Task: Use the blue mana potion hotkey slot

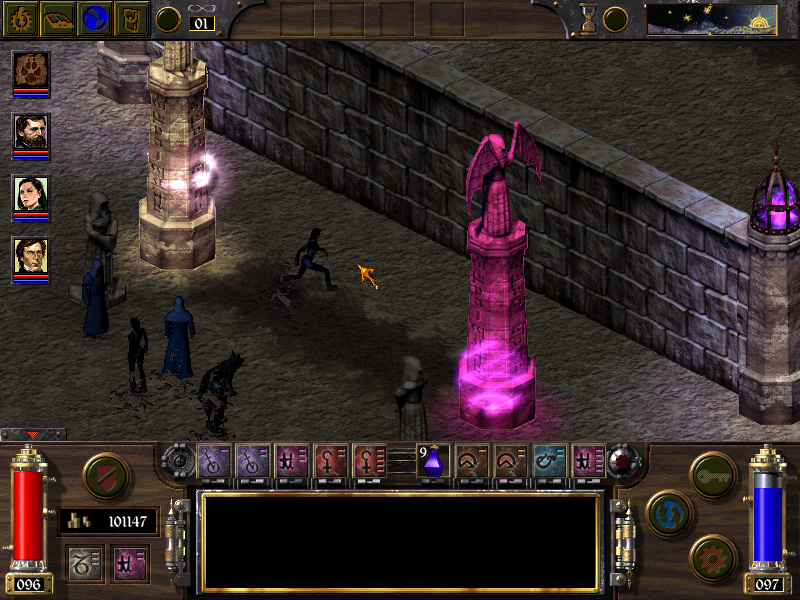Action: 431,462
